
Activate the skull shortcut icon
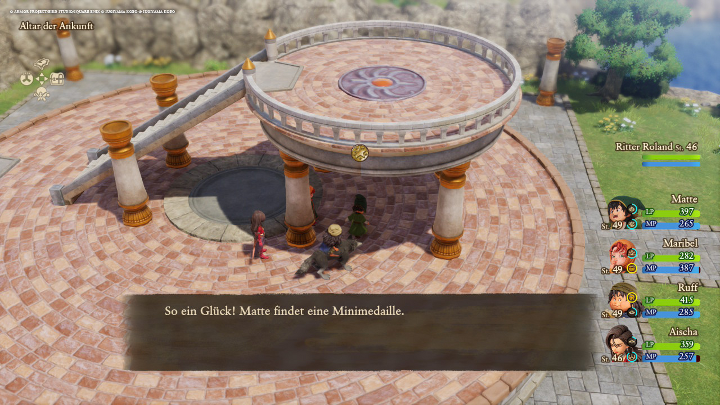pos(42,93)
